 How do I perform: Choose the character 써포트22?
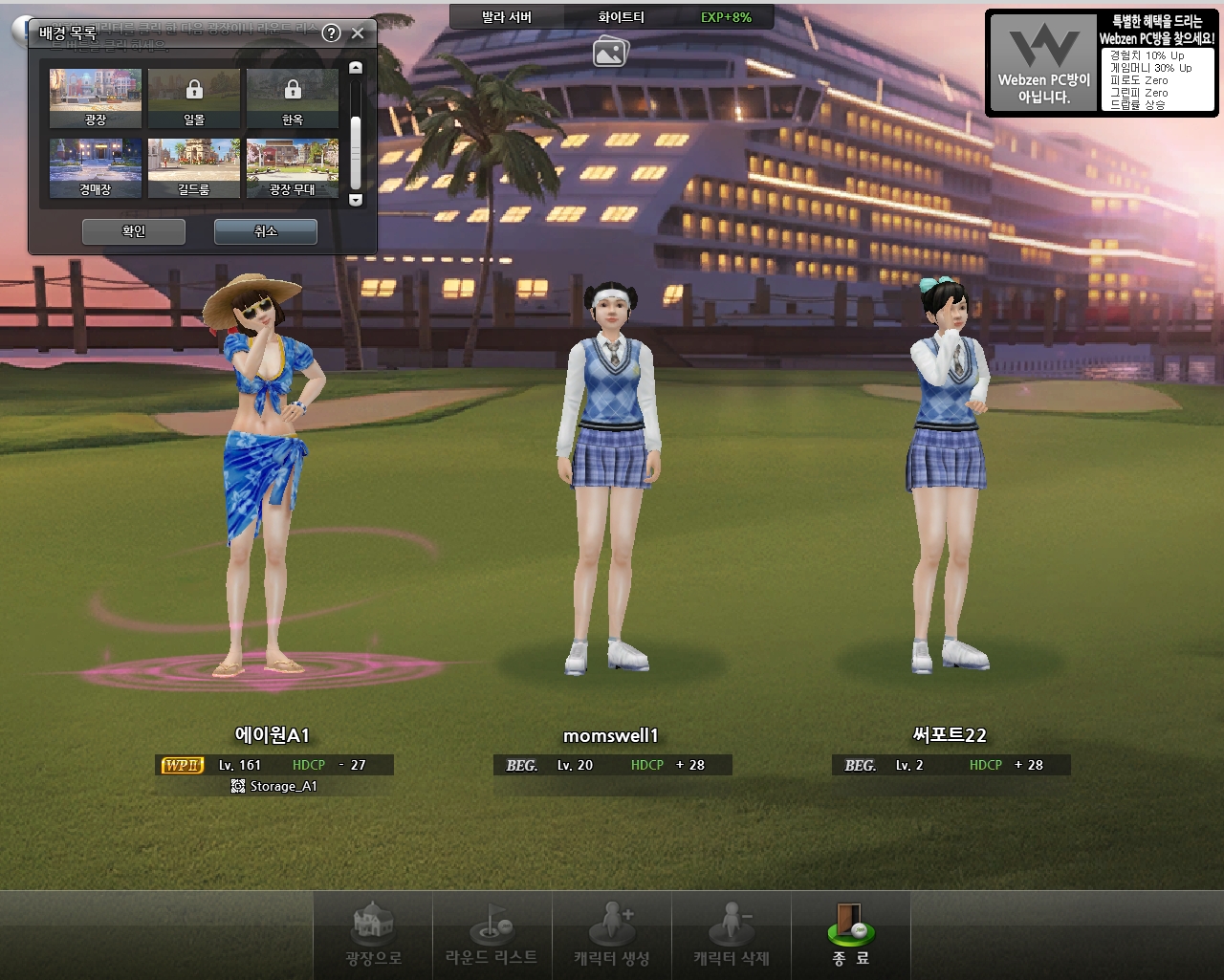pos(948,478)
